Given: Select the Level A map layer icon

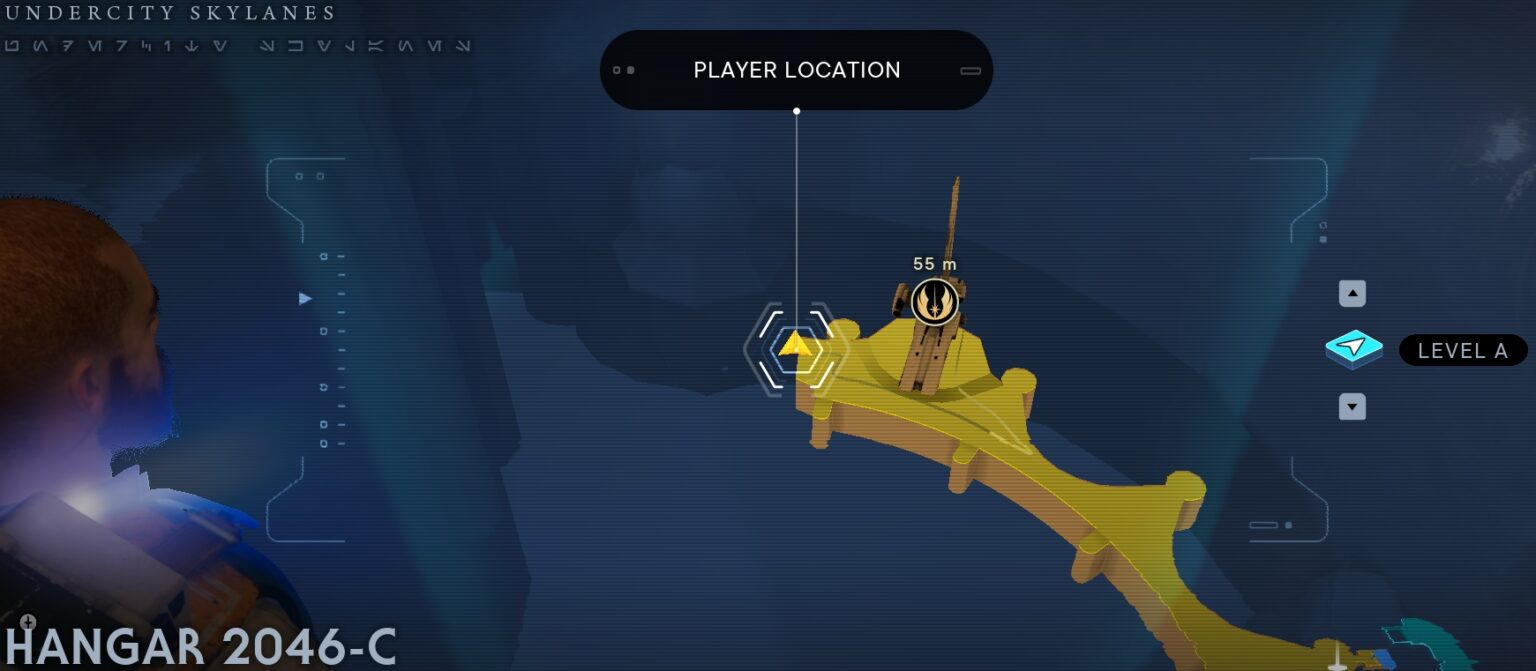Looking at the screenshot, I should click(1353, 349).
